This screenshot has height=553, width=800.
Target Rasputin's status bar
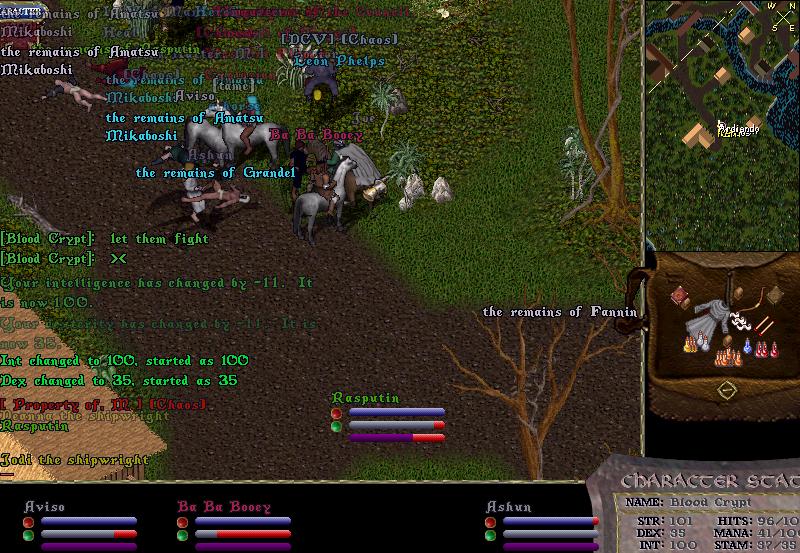tap(389, 418)
